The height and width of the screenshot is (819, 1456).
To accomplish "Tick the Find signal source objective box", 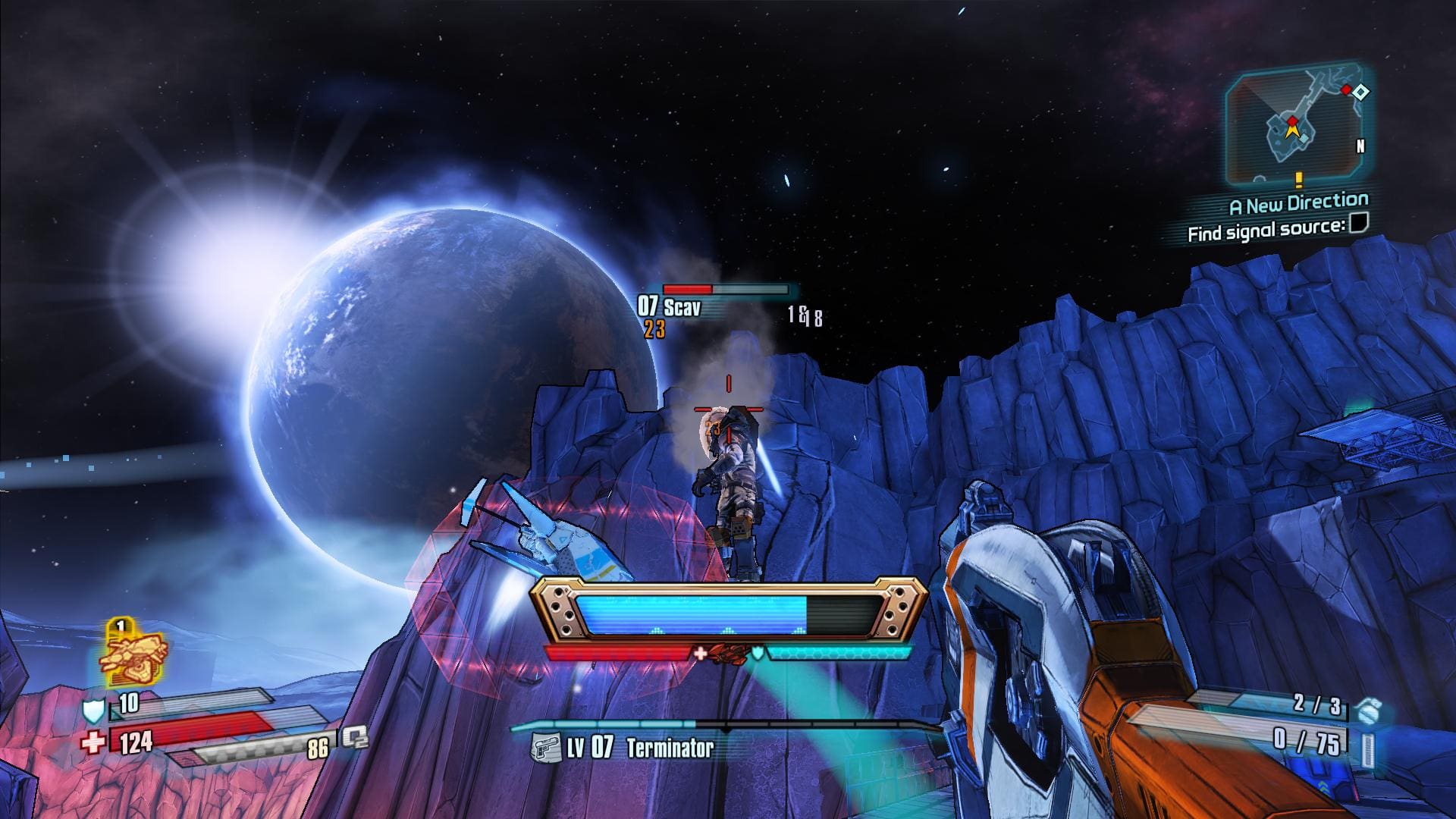I will click(1359, 223).
